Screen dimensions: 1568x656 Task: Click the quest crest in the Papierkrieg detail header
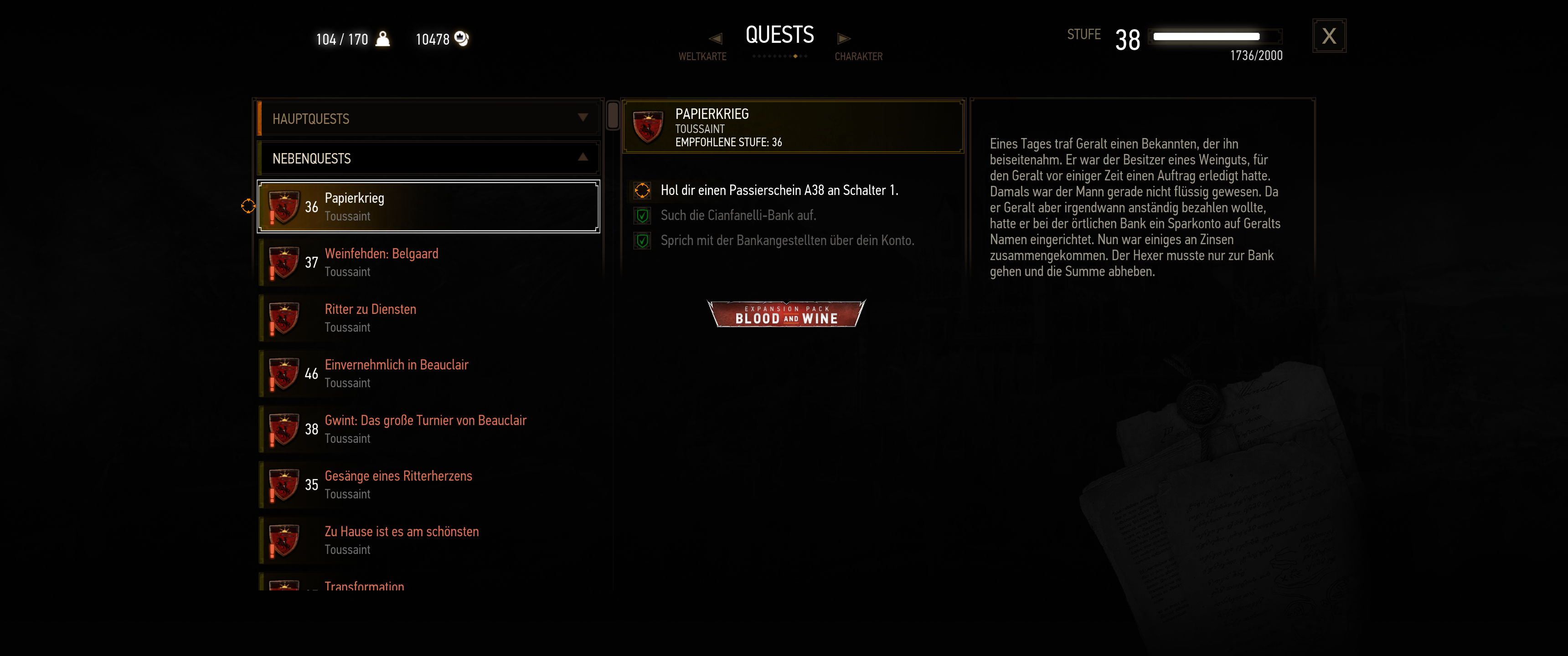(x=648, y=126)
